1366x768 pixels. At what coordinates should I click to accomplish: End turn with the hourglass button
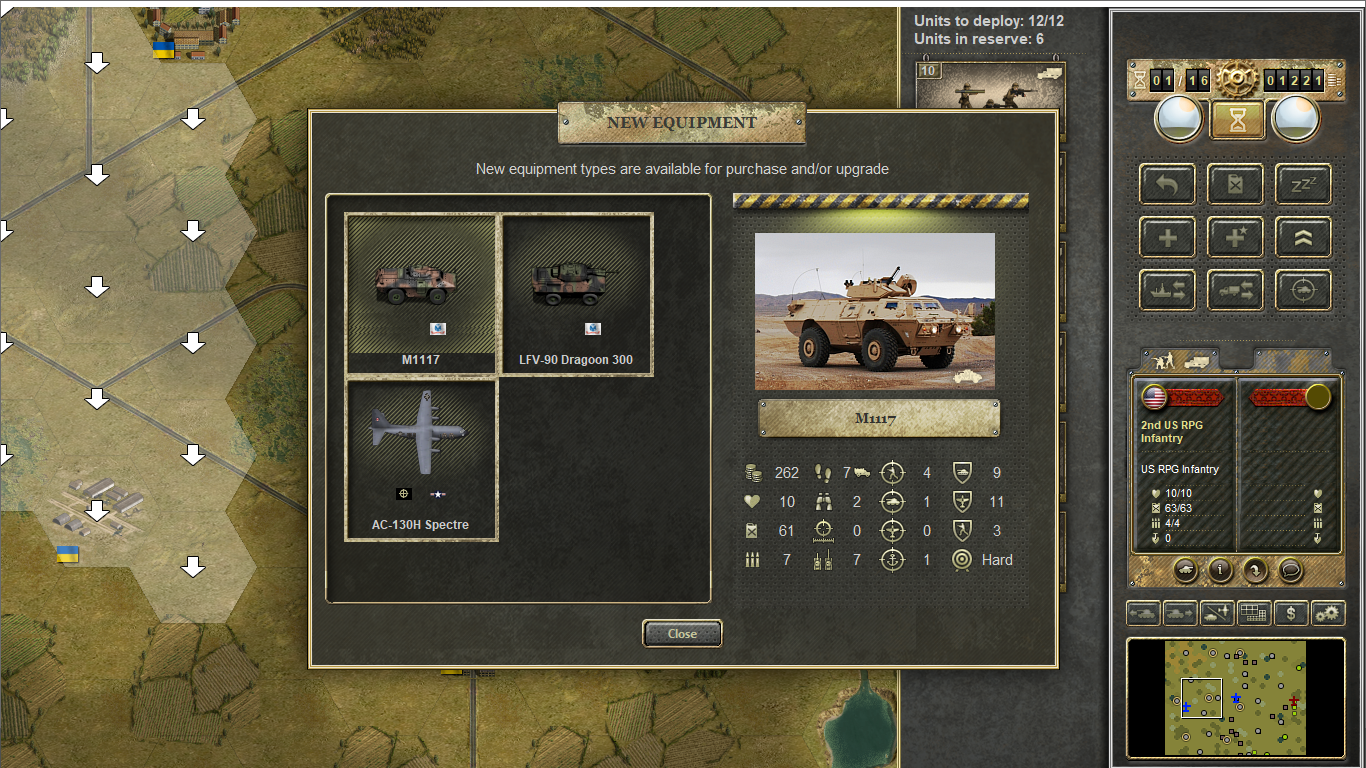[x=1238, y=120]
